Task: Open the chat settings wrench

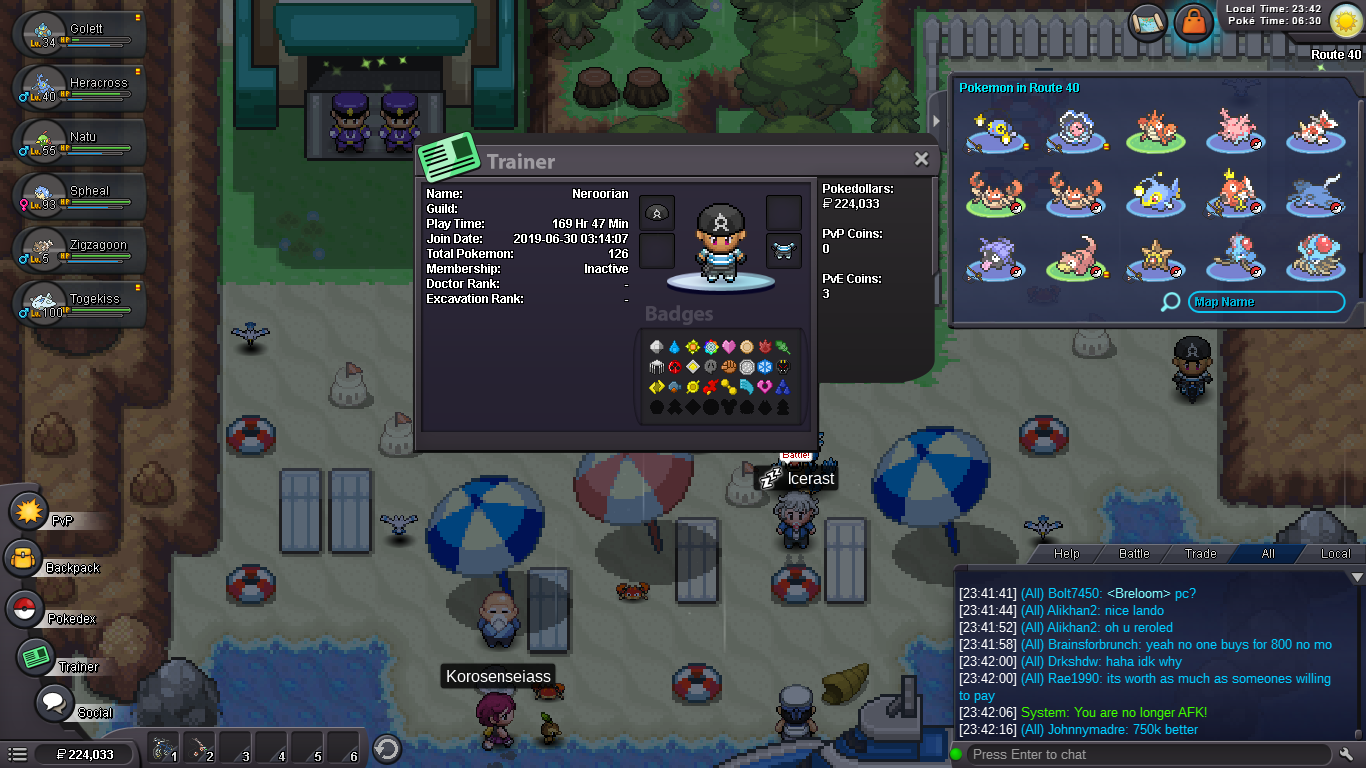Action: click(1346, 754)
